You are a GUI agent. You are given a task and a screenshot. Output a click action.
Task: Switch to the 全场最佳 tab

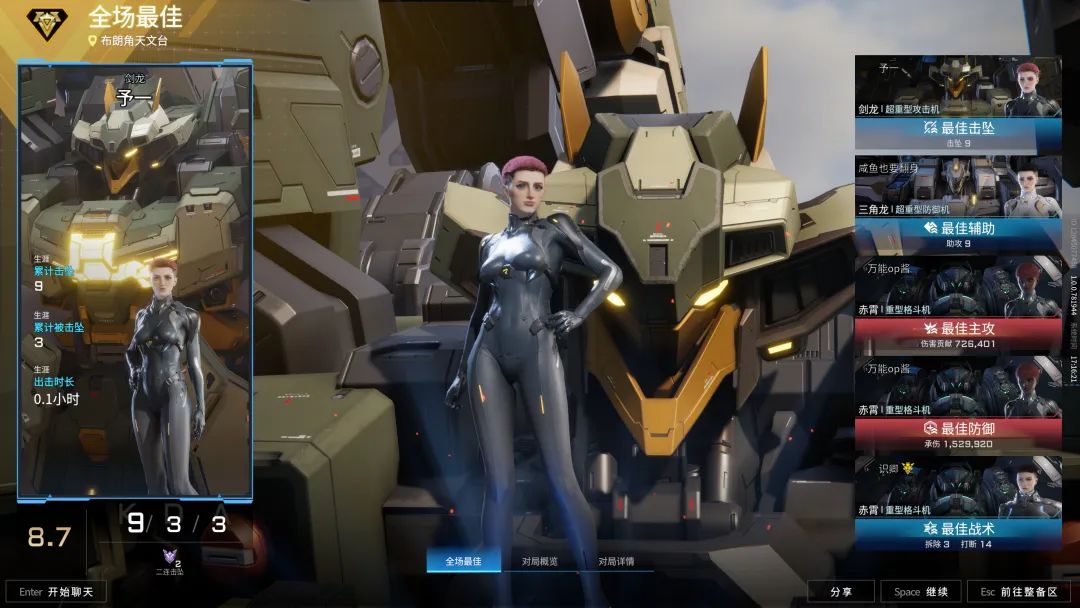(x=463, y=561)
